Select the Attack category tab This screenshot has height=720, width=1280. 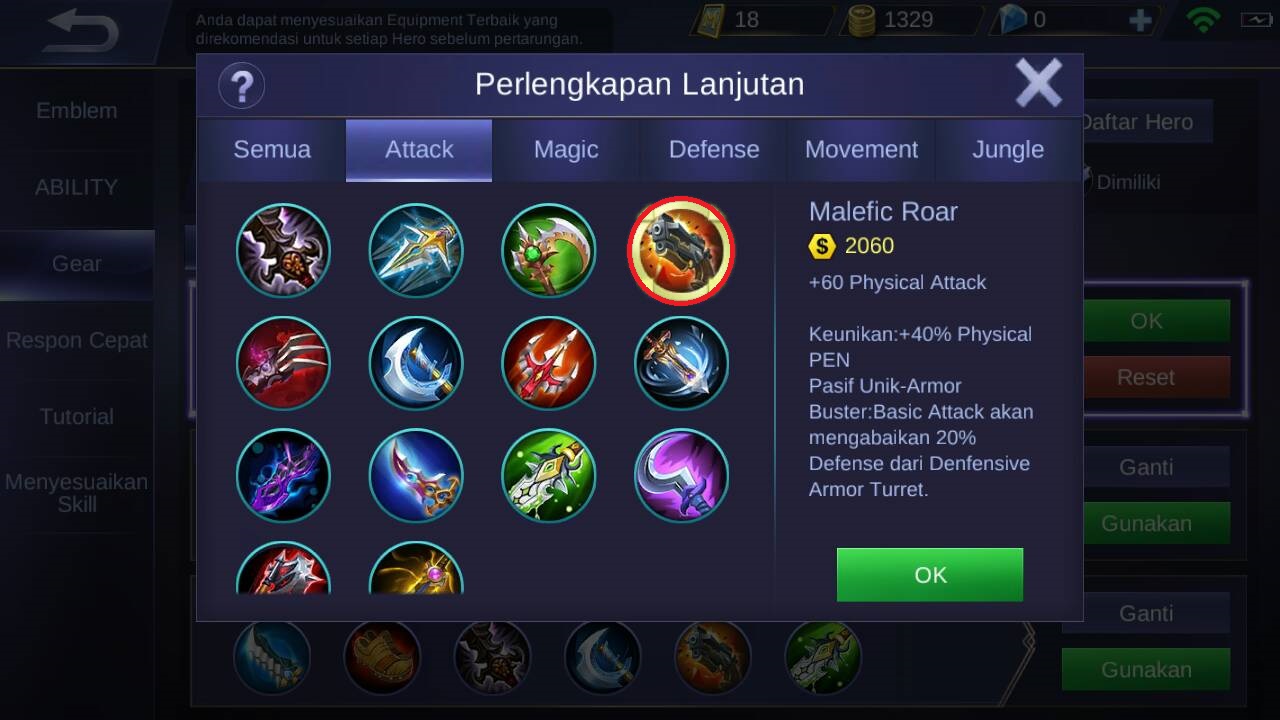[x=419, y=150]
